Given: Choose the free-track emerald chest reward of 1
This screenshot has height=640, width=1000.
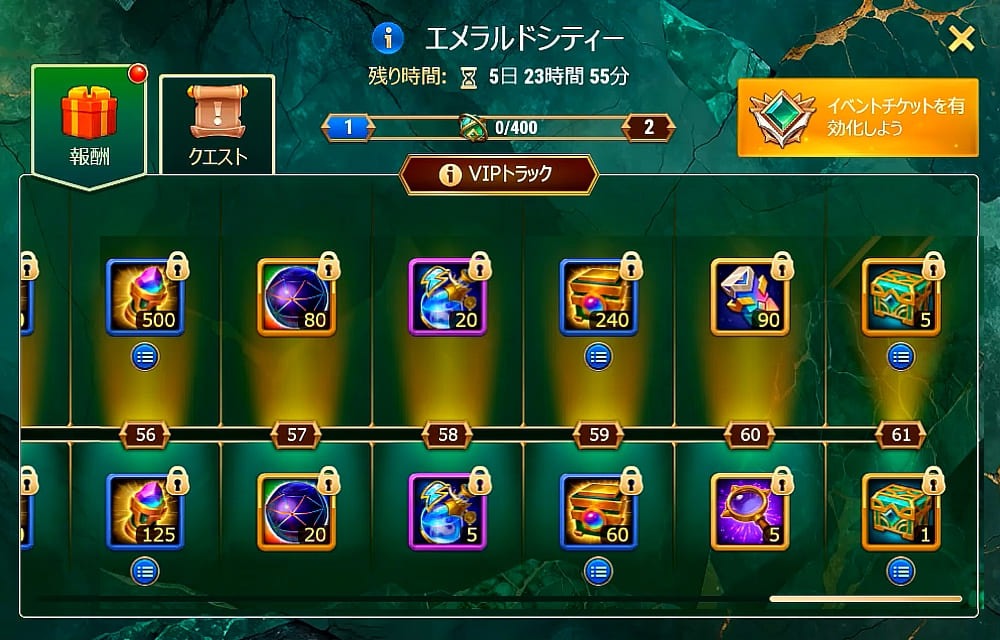Looking at the screenshot, I should coord(900,511).
